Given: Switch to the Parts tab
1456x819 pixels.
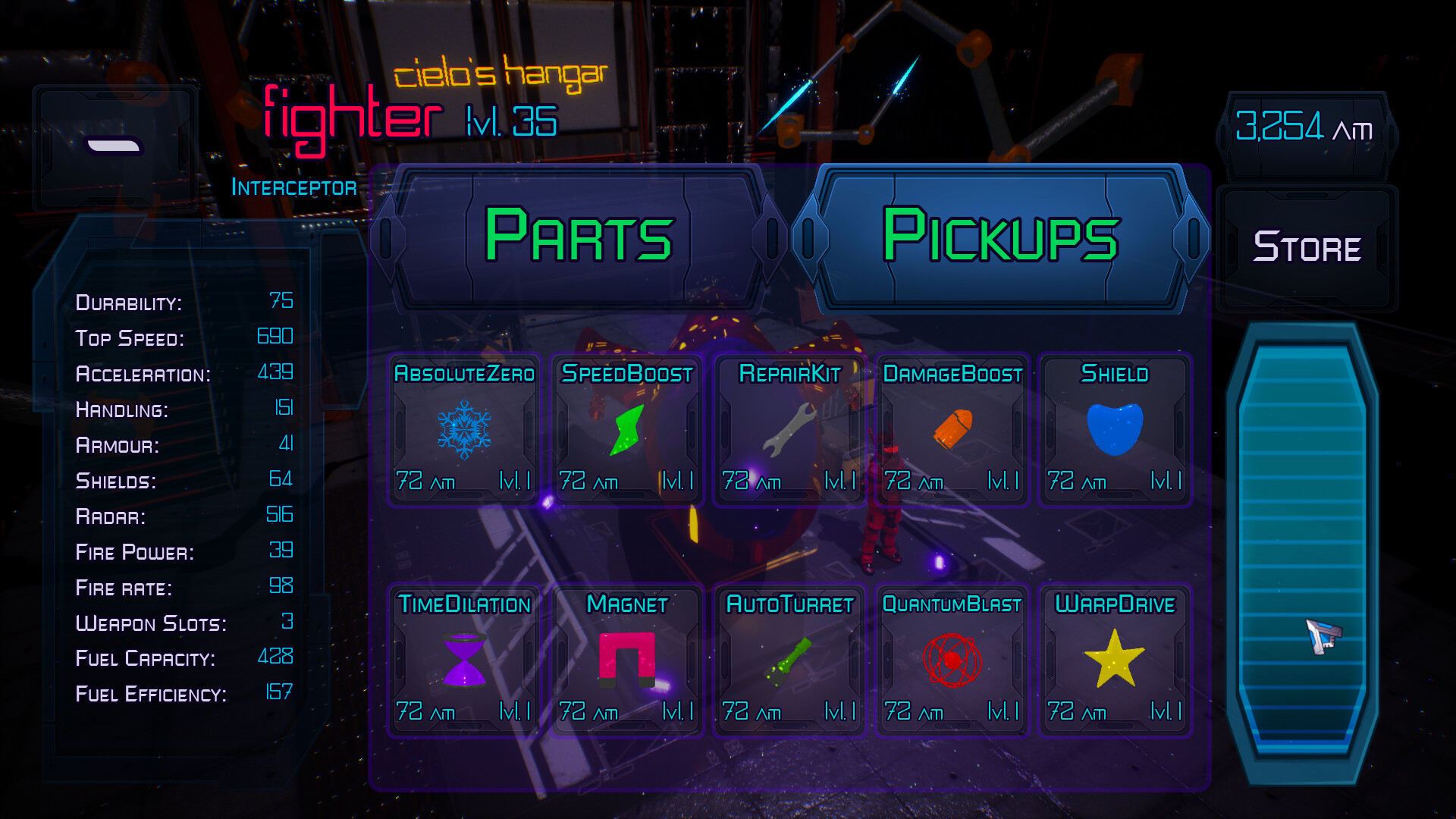Looking at the screenshot, I should click(x=580, y=237).
